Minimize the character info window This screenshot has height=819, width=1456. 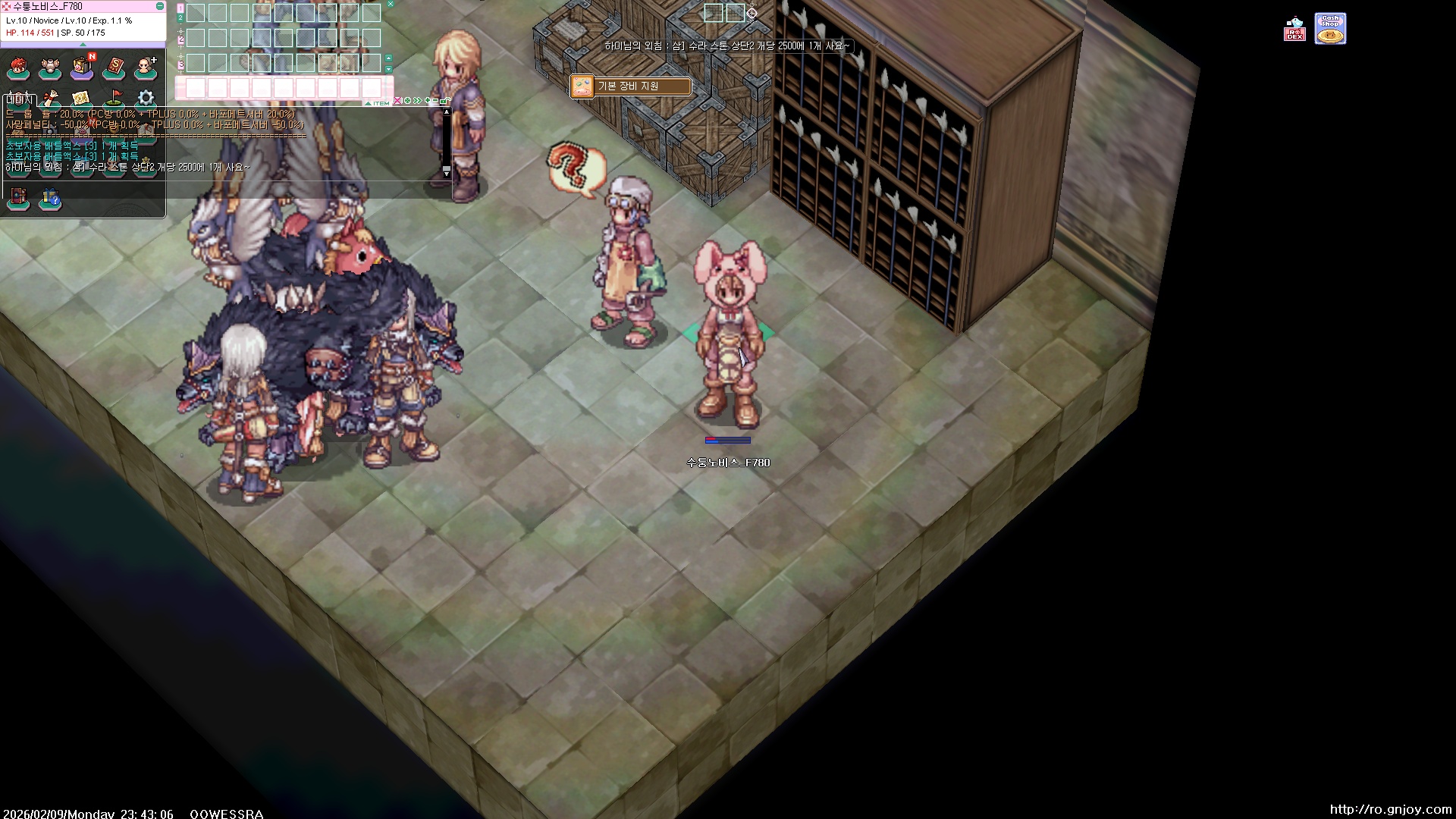(160, 6)
